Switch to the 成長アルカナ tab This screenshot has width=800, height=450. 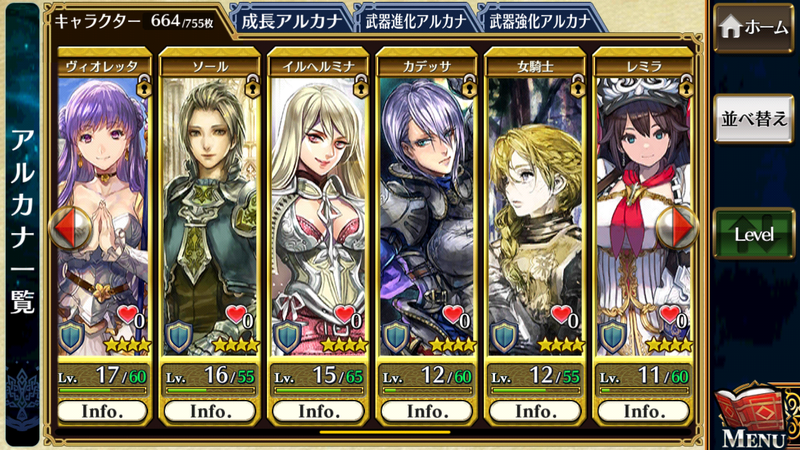point(294,20)
